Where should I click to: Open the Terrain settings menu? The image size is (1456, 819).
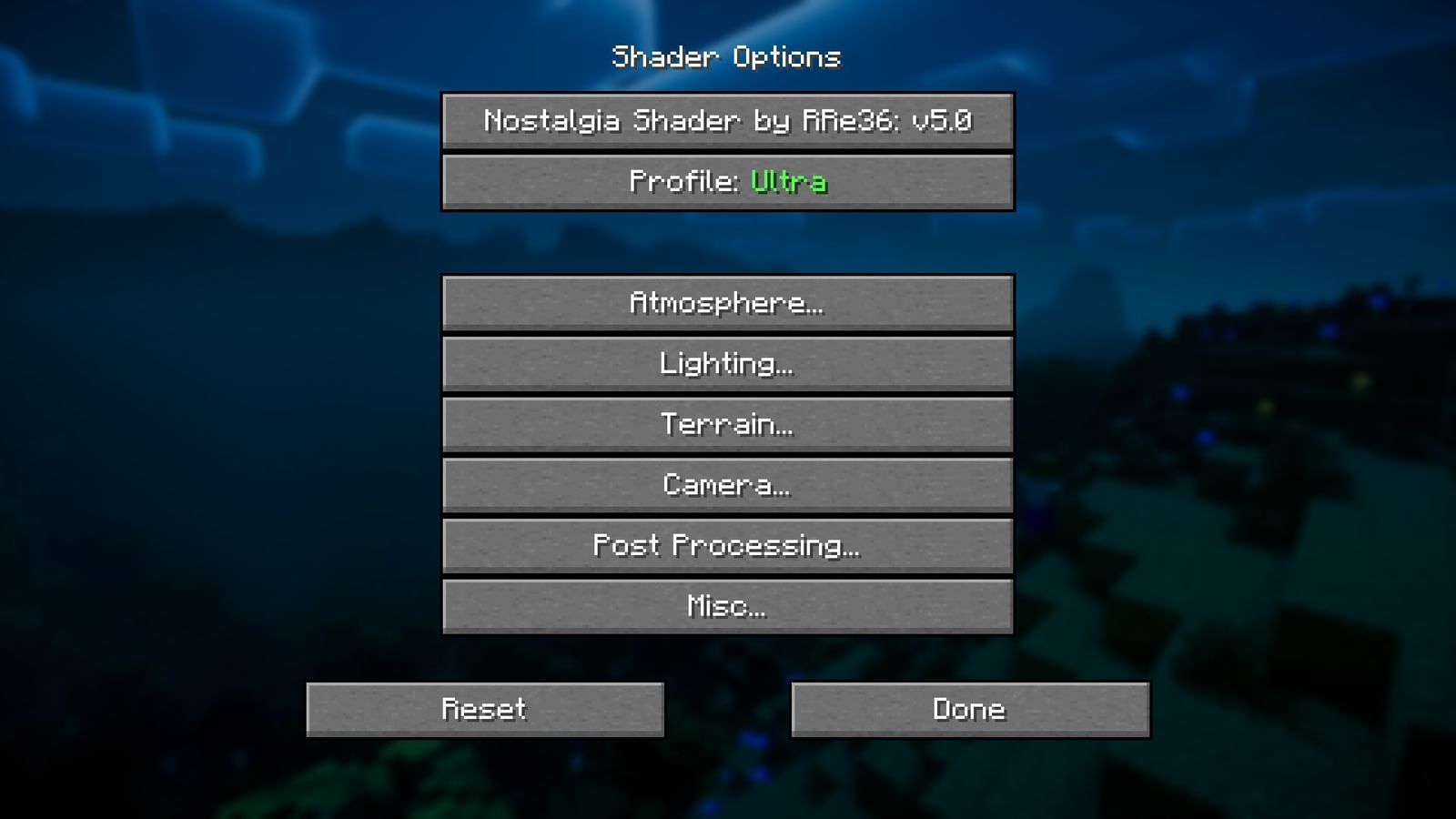pos(727,424)
